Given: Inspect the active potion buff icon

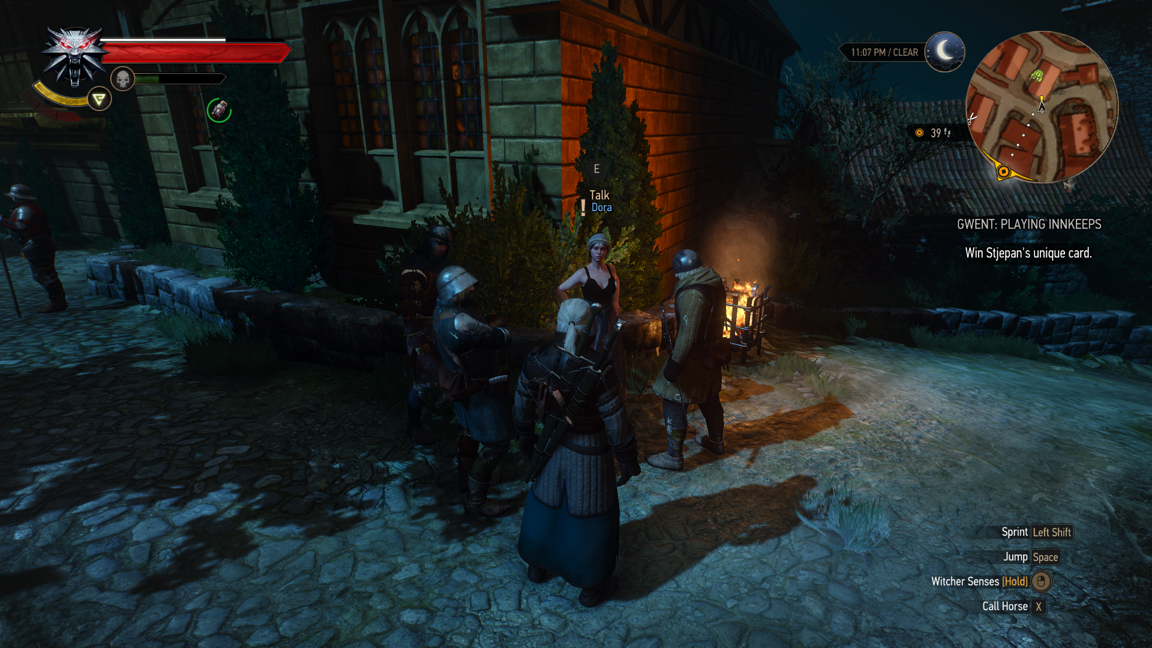Looking at the screenshot, I should [x=219, y=110].
